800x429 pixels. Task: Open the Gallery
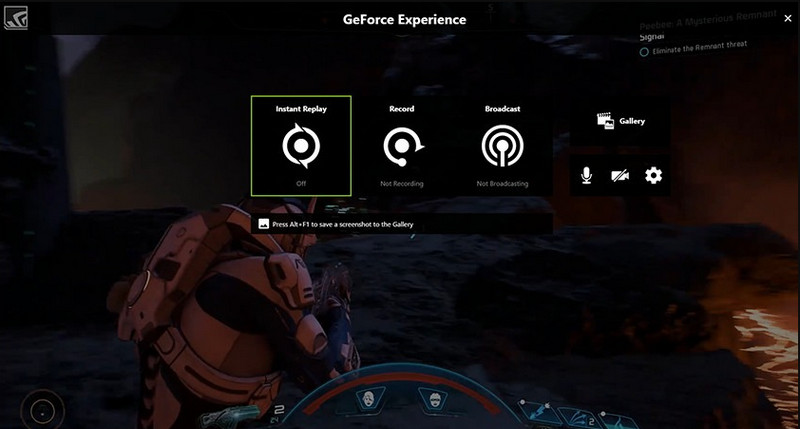[620, 121]
